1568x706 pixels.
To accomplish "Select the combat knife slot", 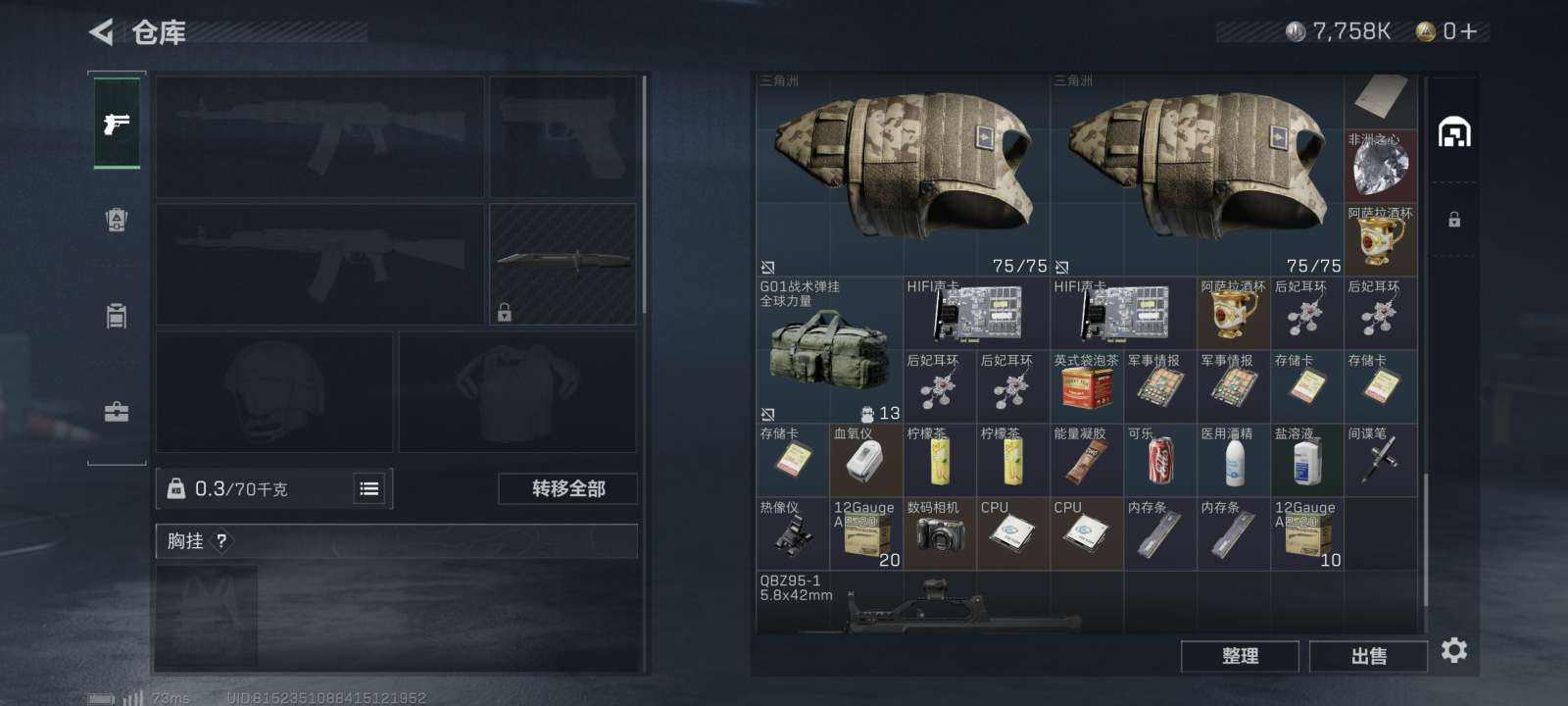I will (x=563, y=263).
